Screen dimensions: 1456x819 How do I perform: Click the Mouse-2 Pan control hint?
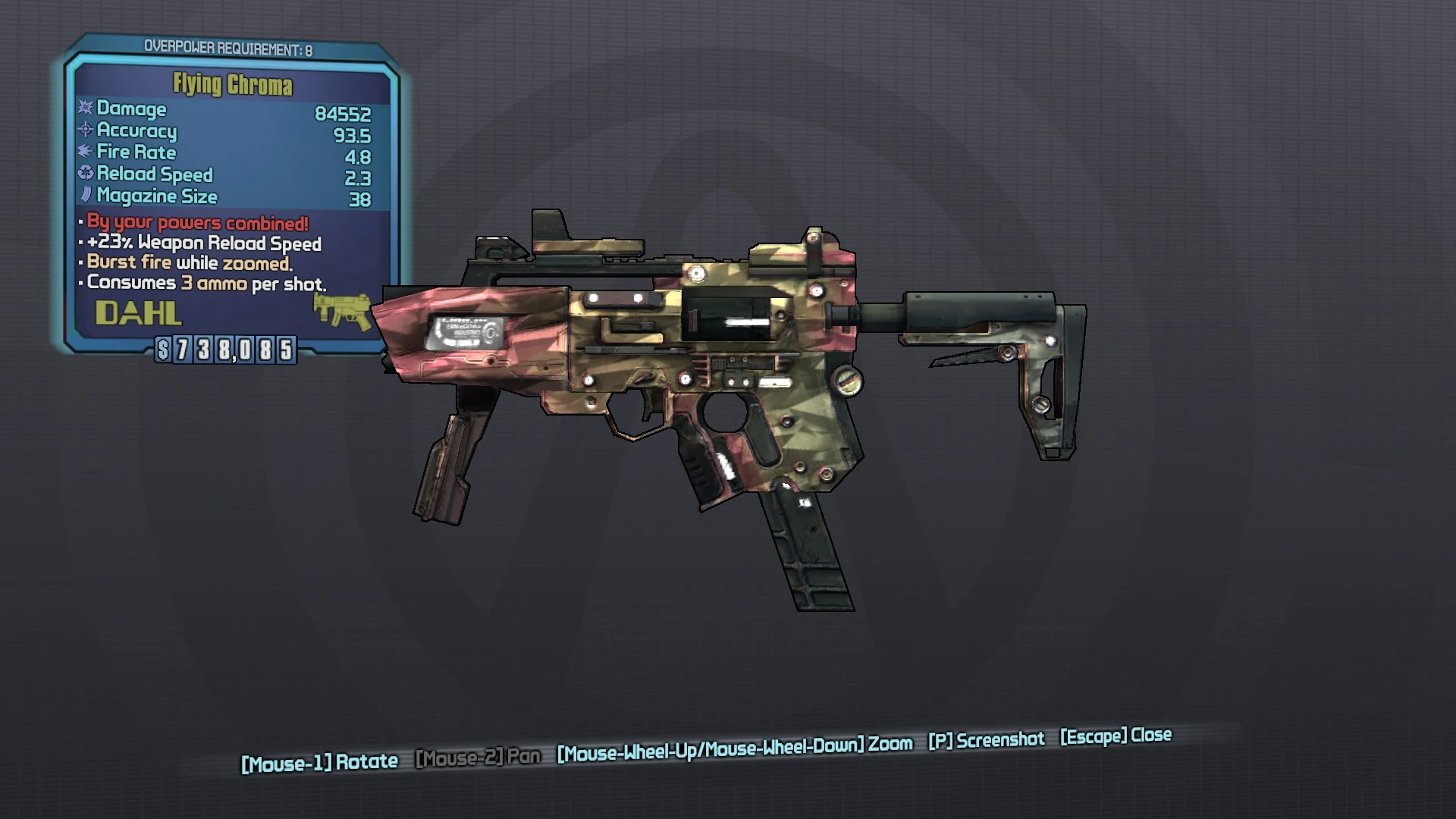point(478,756)
